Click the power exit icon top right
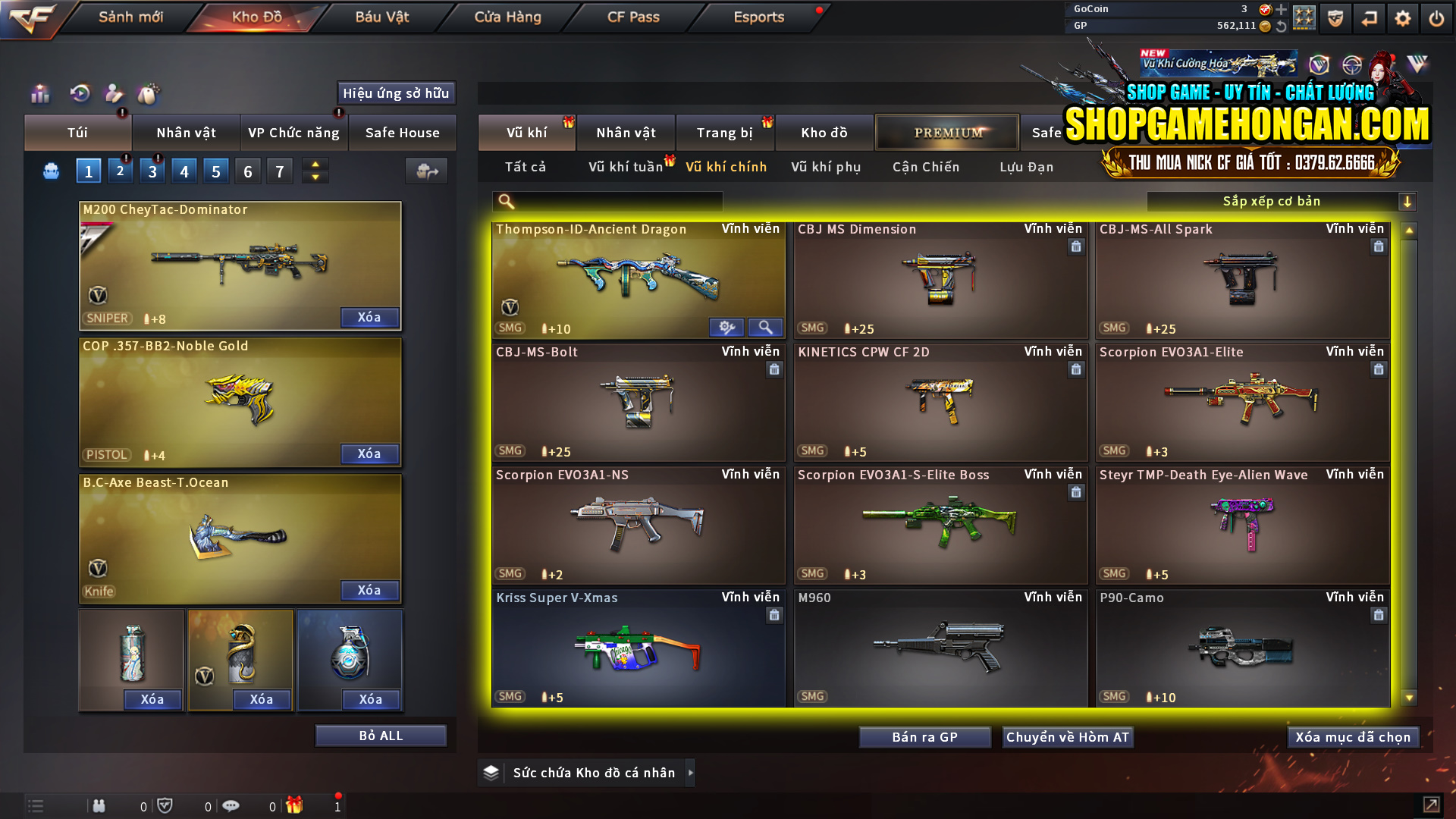 [1436, 17]
